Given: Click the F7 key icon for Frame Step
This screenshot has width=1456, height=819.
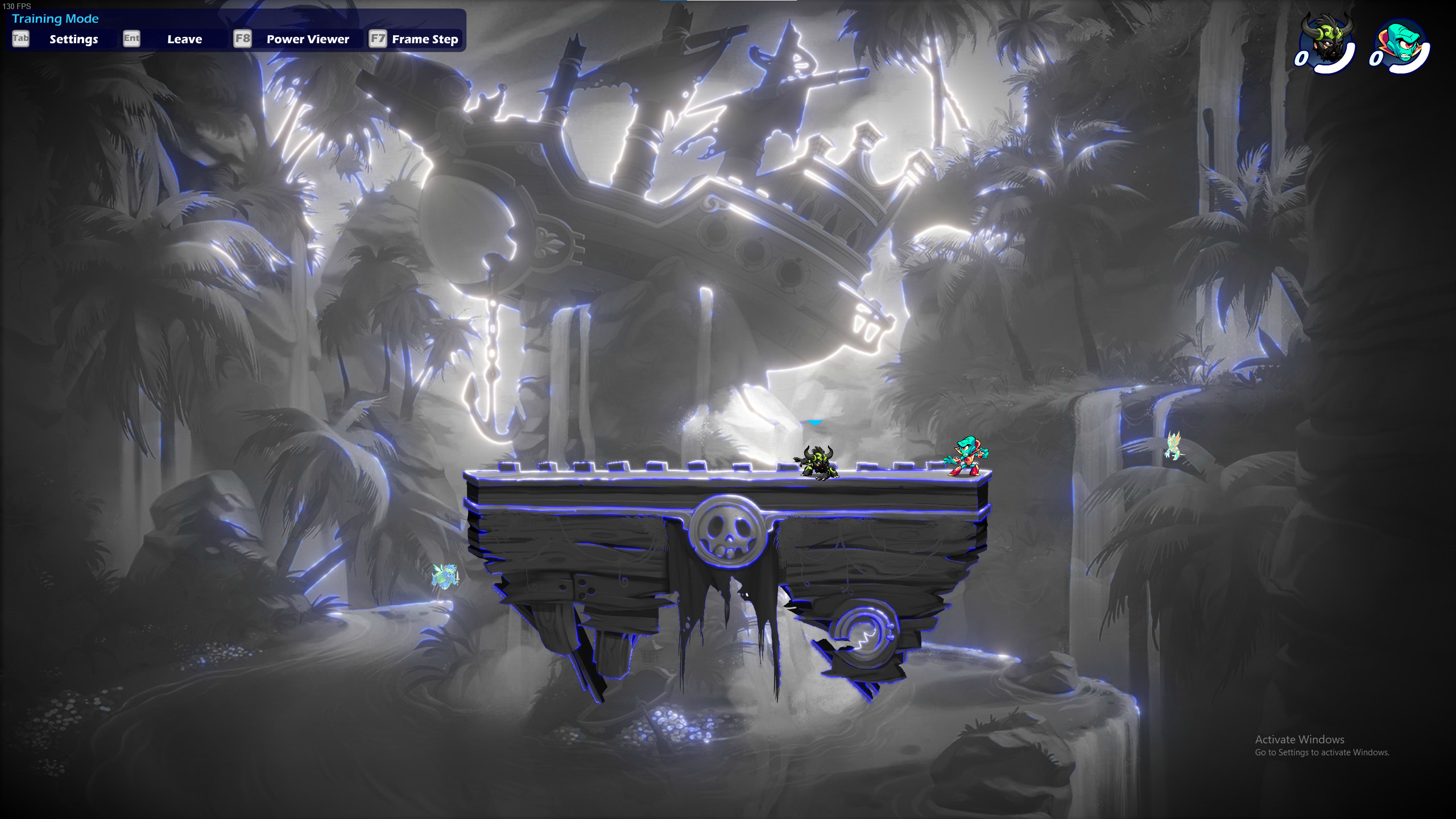Looking at the screenshot, I should (x=379, y=39).
